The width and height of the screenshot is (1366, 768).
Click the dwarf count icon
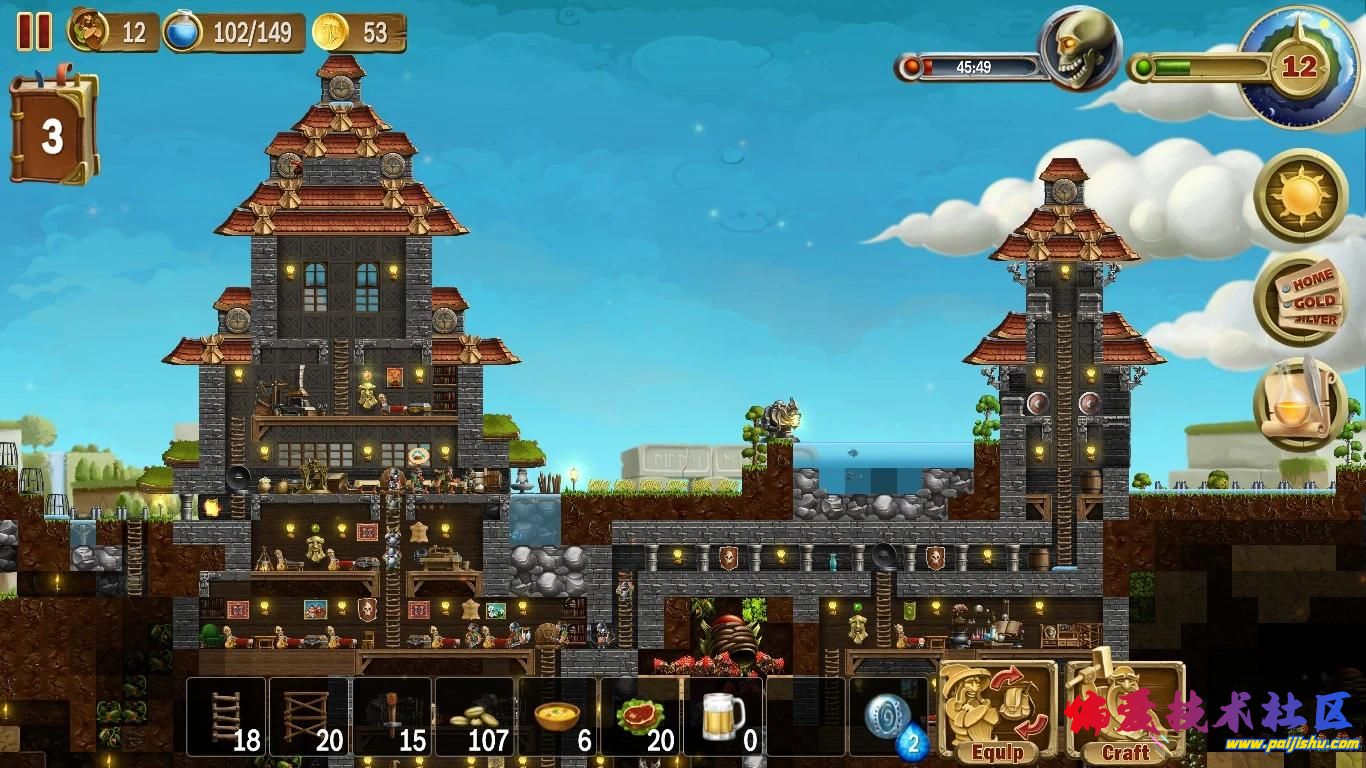click(89, 31)
